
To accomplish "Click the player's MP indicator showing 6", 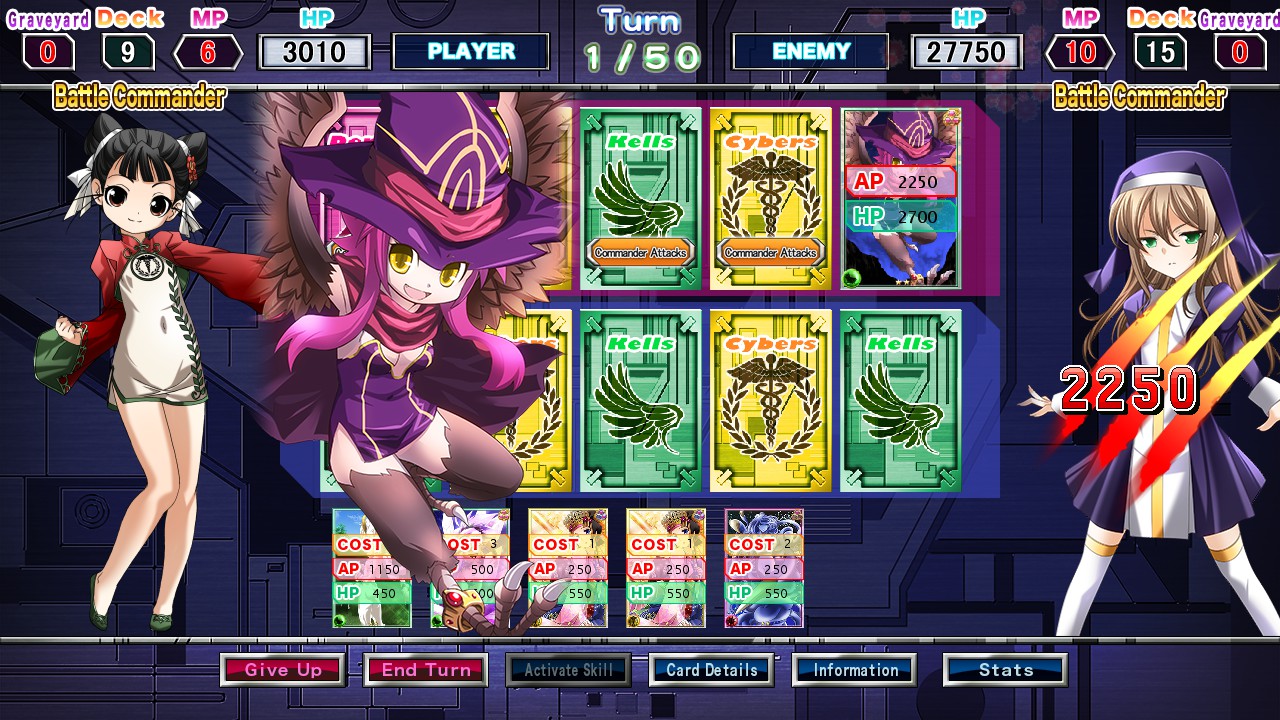I will [205, 44].
